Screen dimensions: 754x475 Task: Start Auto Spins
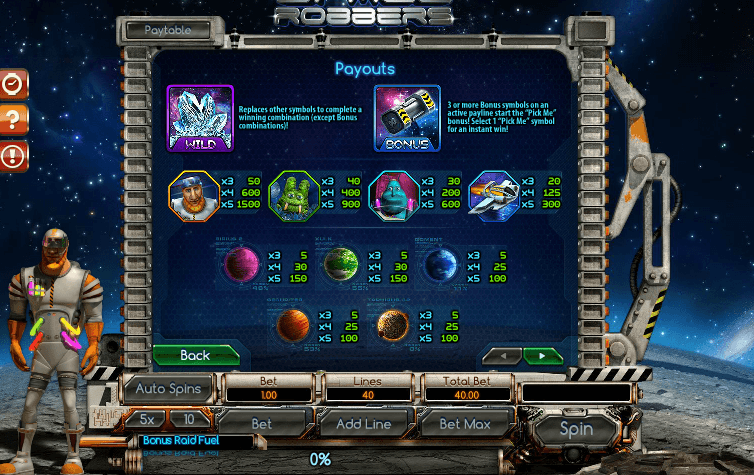pos(168,388)
